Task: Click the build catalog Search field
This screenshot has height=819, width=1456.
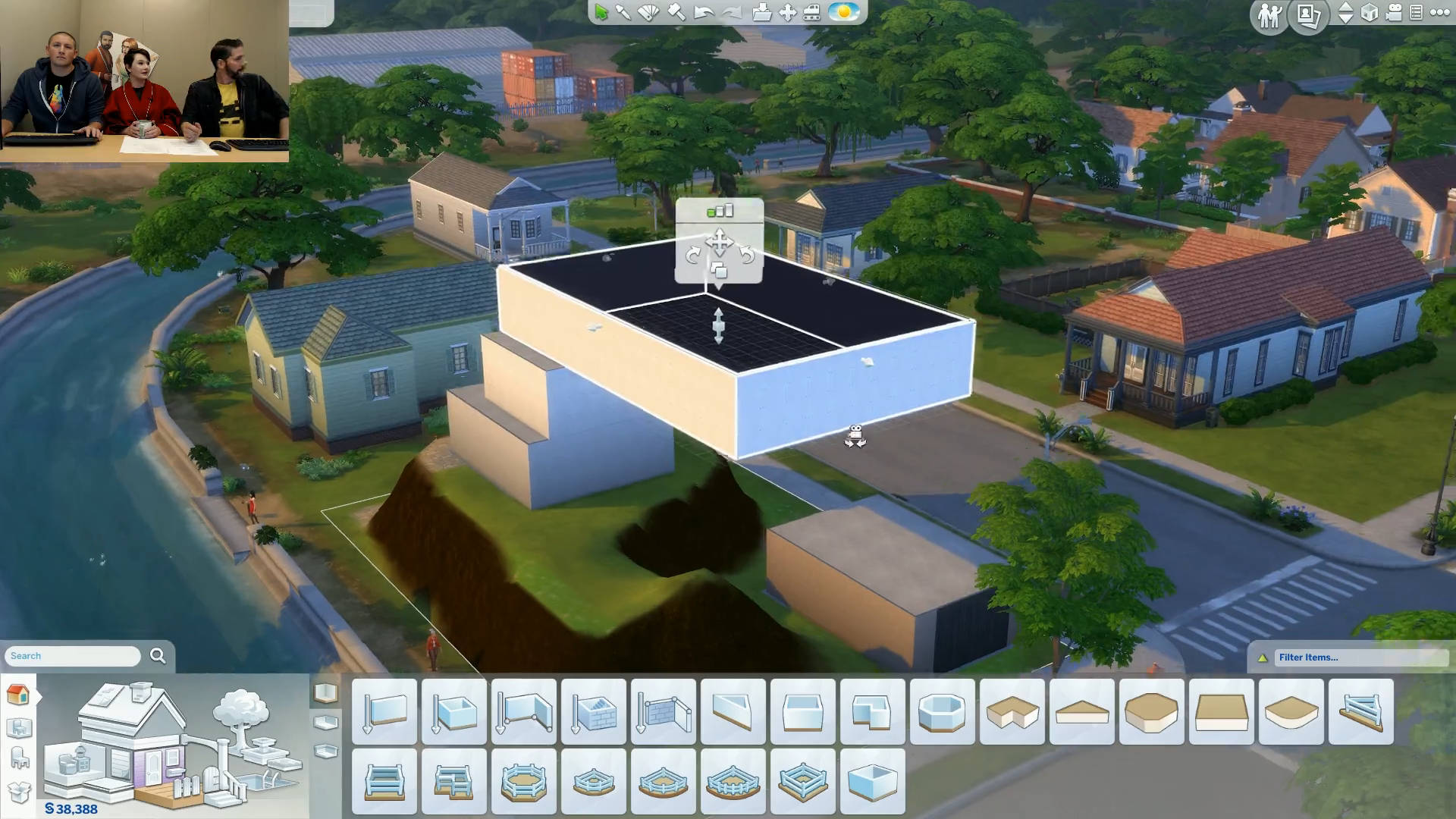Action: click(73, 656)
